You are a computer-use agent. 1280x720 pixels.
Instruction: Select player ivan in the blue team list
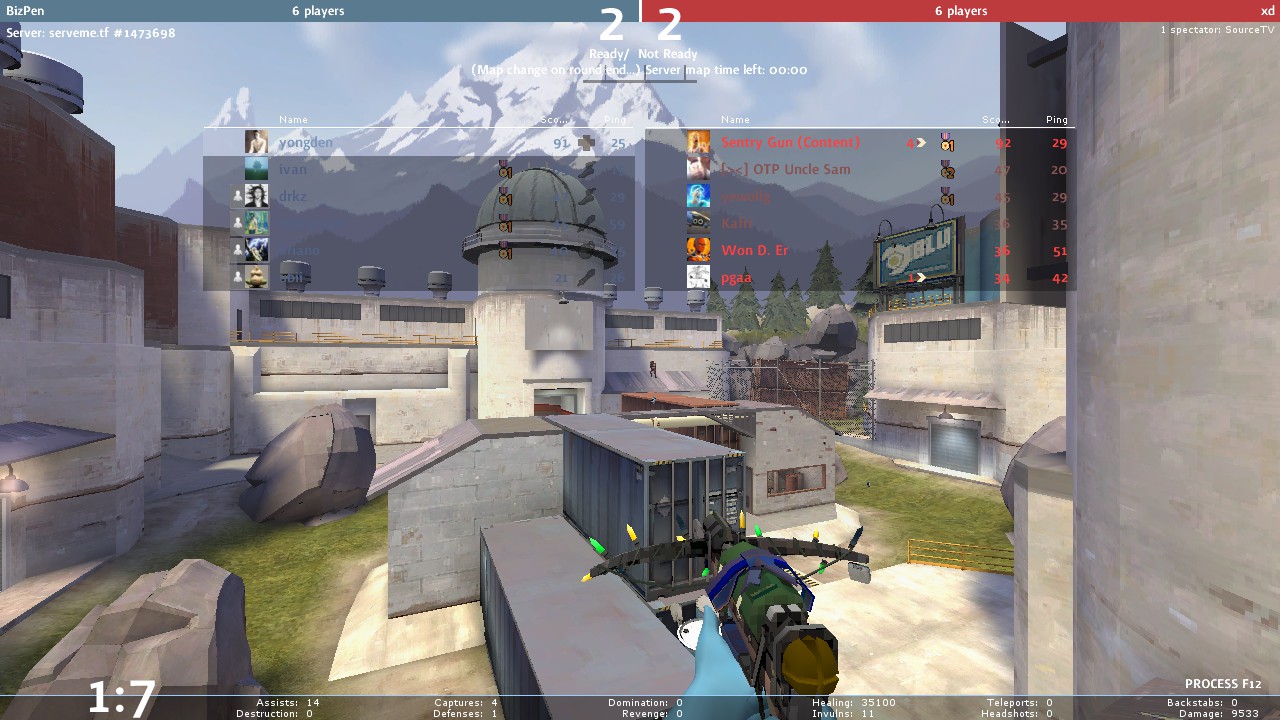(293, 170)
